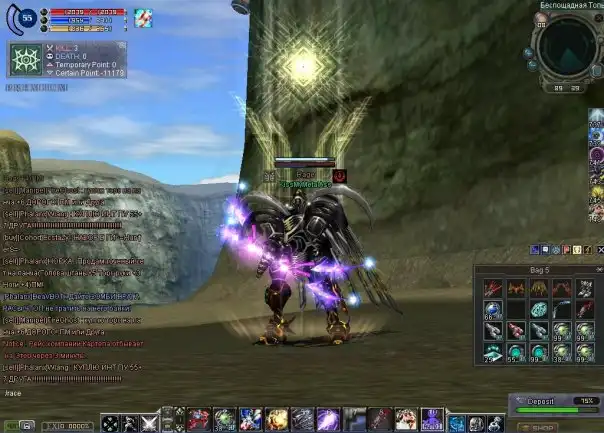
Task: Activate the purple swirl skill on hotbar
Action: coord(326,419)
